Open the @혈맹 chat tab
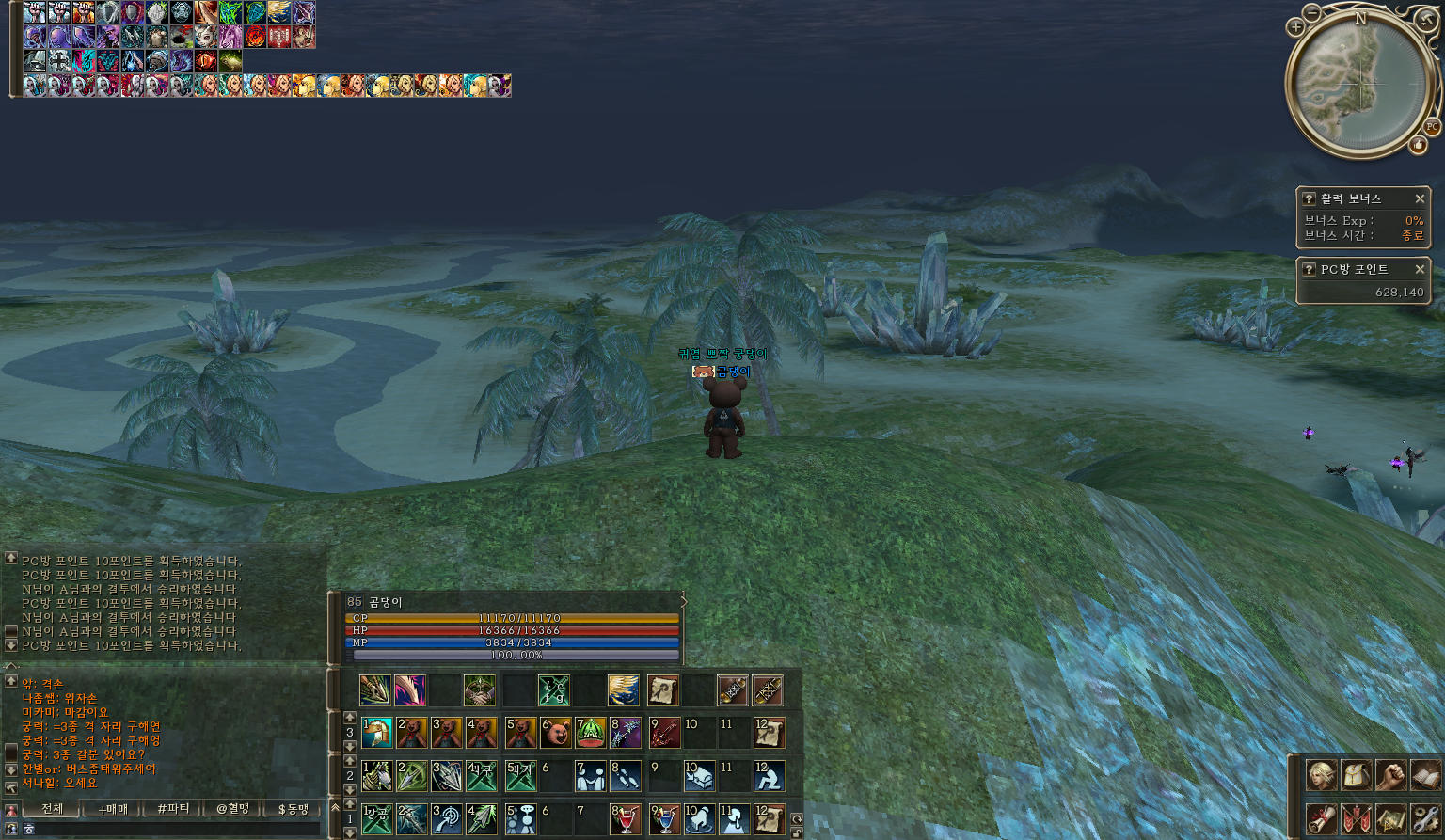This screenshot has width=1445, height=840. pos(232,809)
